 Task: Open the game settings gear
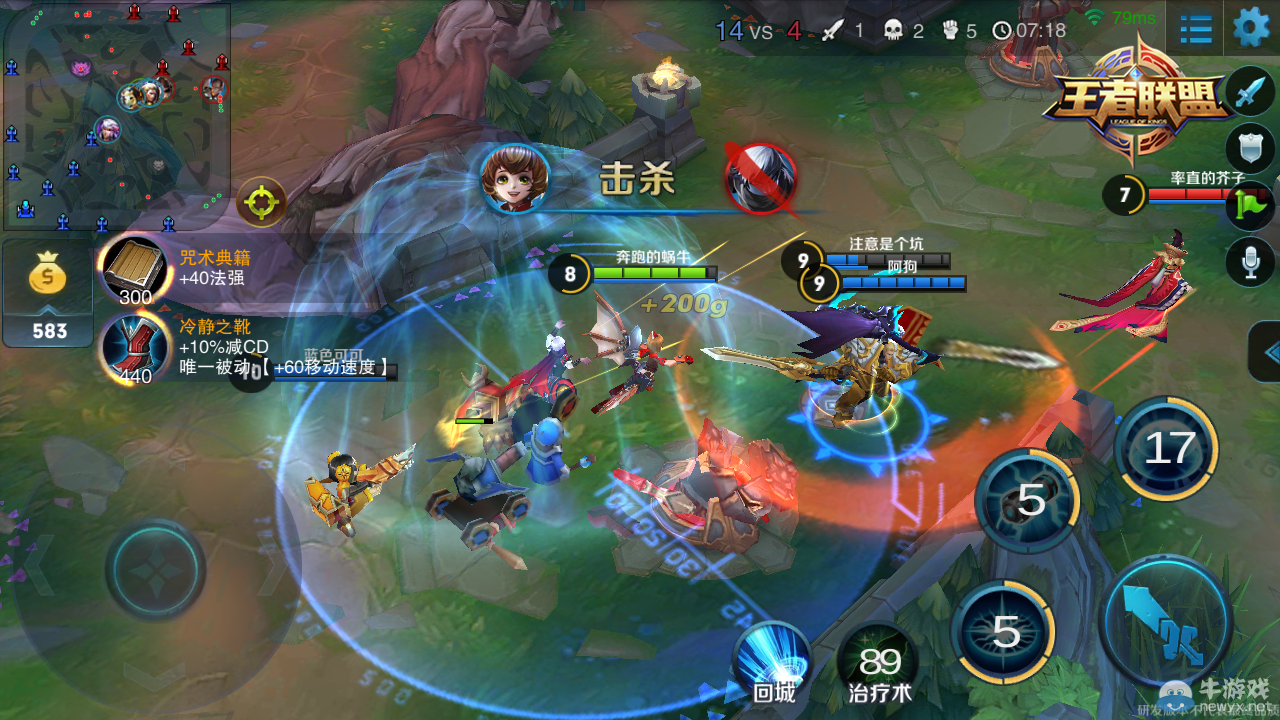[x=1248, y=29]
